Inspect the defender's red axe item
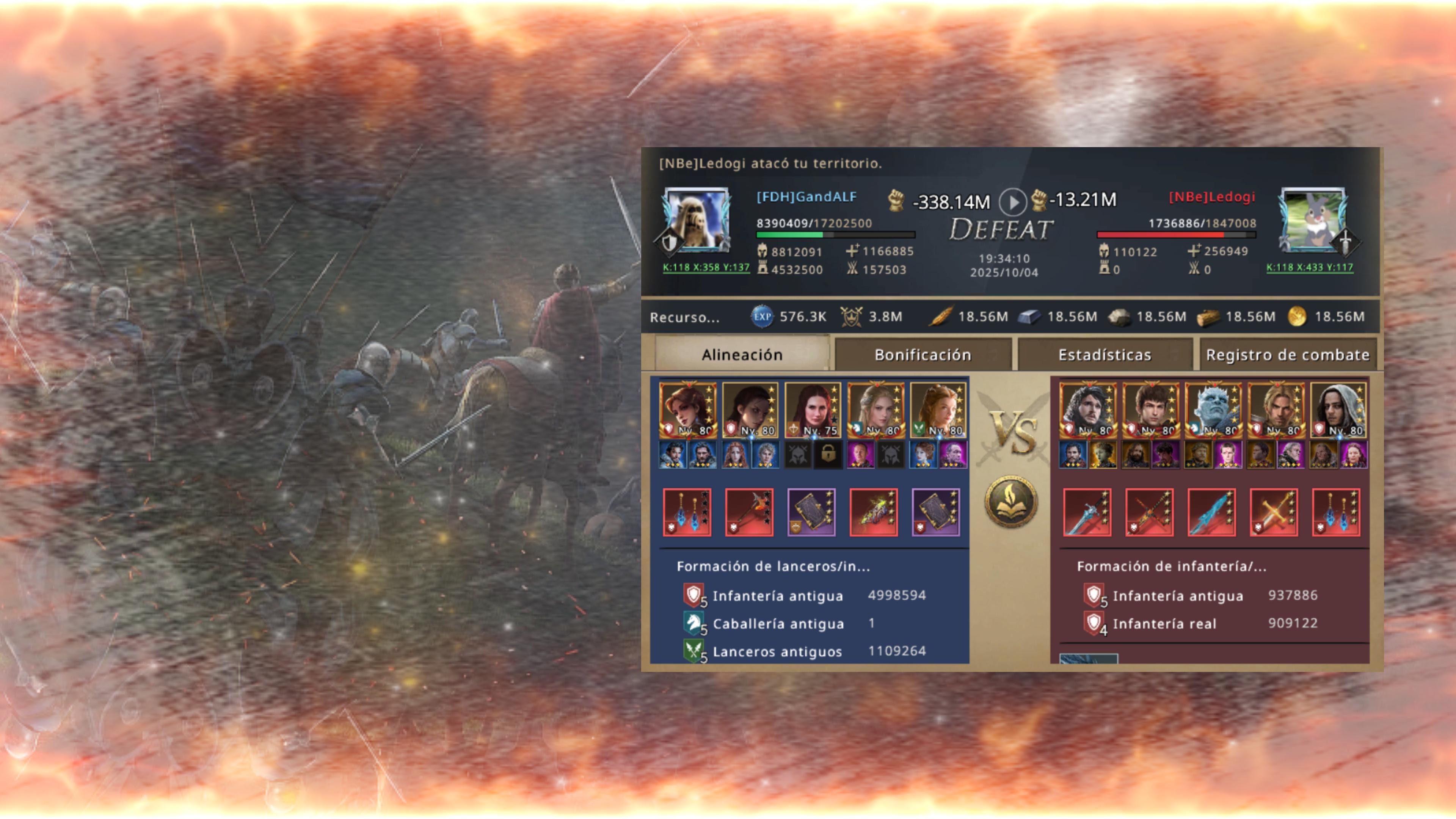Viewport: 1456px width, 819px height. pos(749,512)
